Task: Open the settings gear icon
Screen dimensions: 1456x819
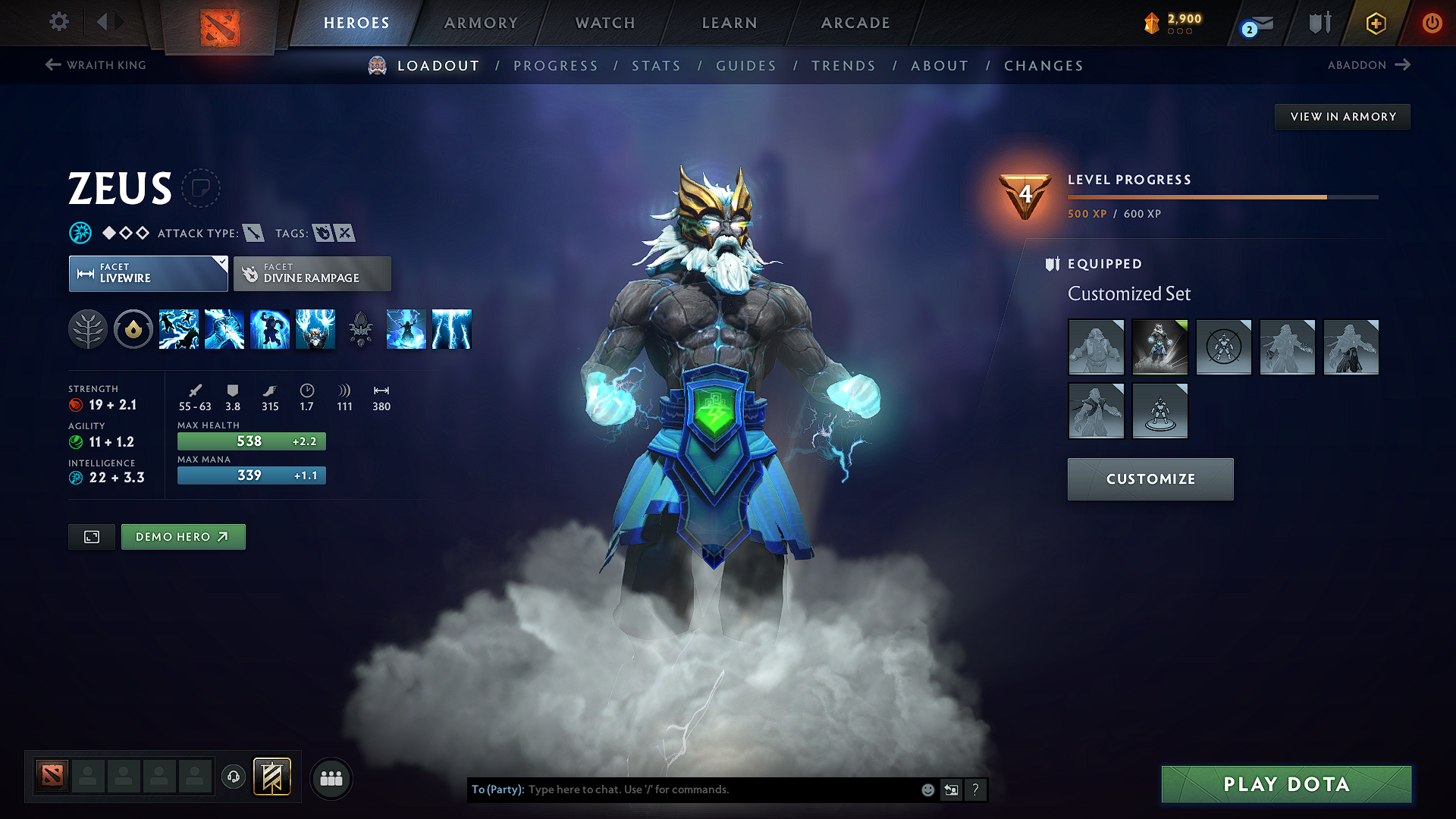Action: [58, 23]
